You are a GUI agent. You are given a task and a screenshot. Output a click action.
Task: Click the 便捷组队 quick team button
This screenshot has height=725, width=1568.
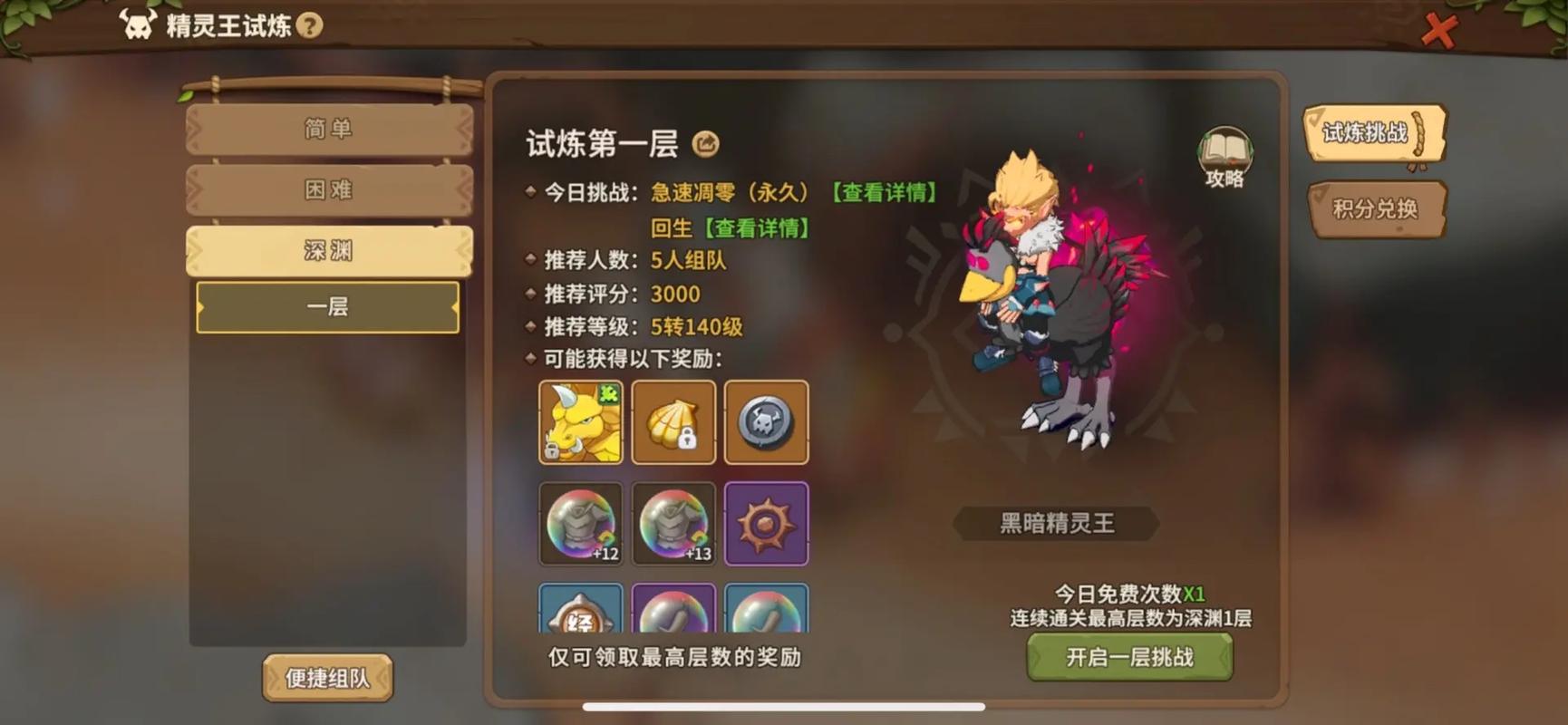[x=328, y=678]
